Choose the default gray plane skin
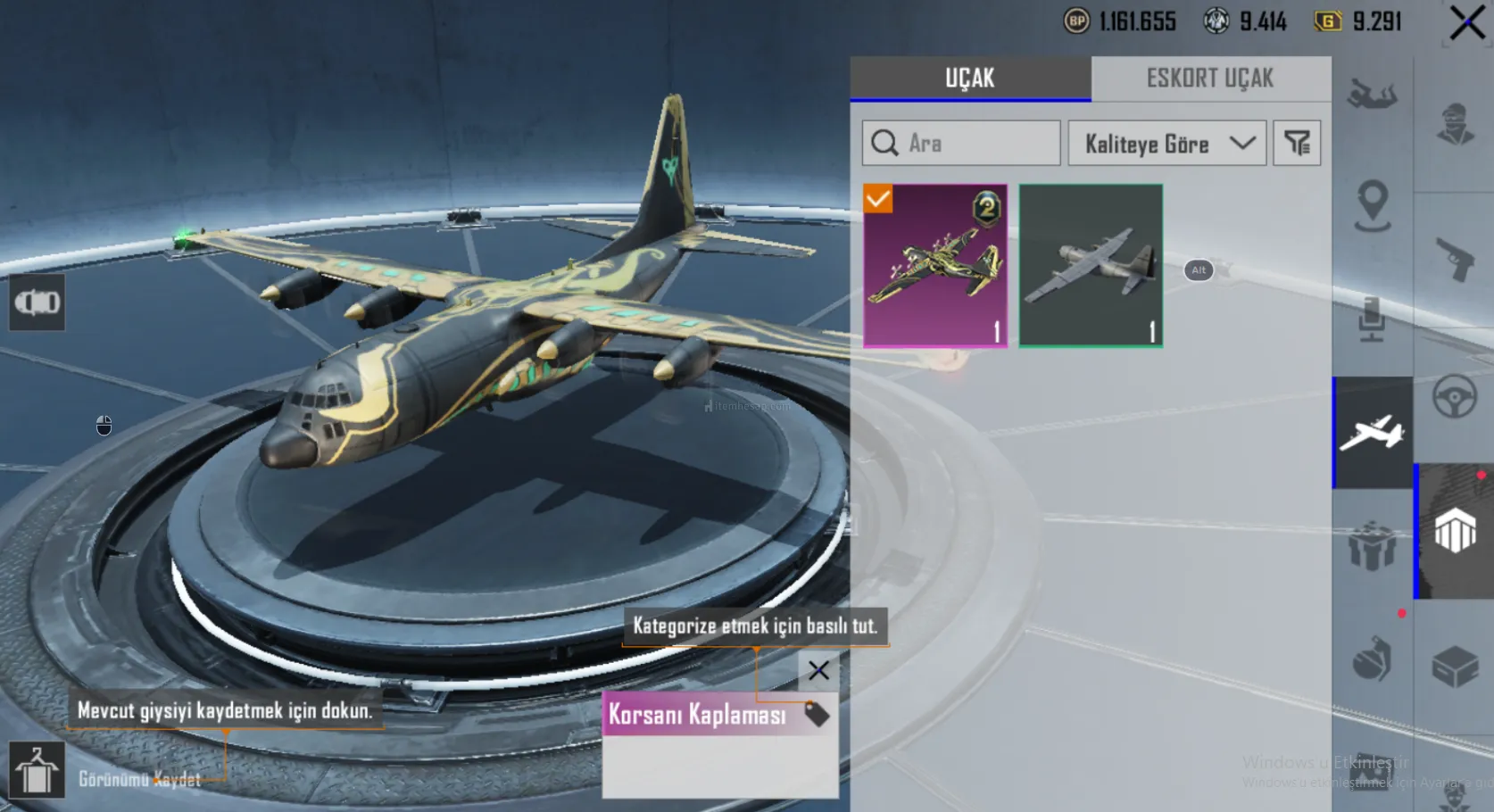1494x812 pixels. click(1091, 265)
